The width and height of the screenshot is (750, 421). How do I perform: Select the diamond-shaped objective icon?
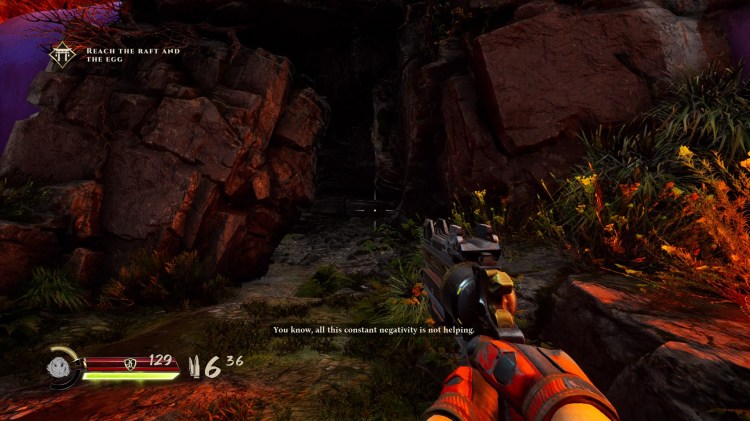click(64, 56)
